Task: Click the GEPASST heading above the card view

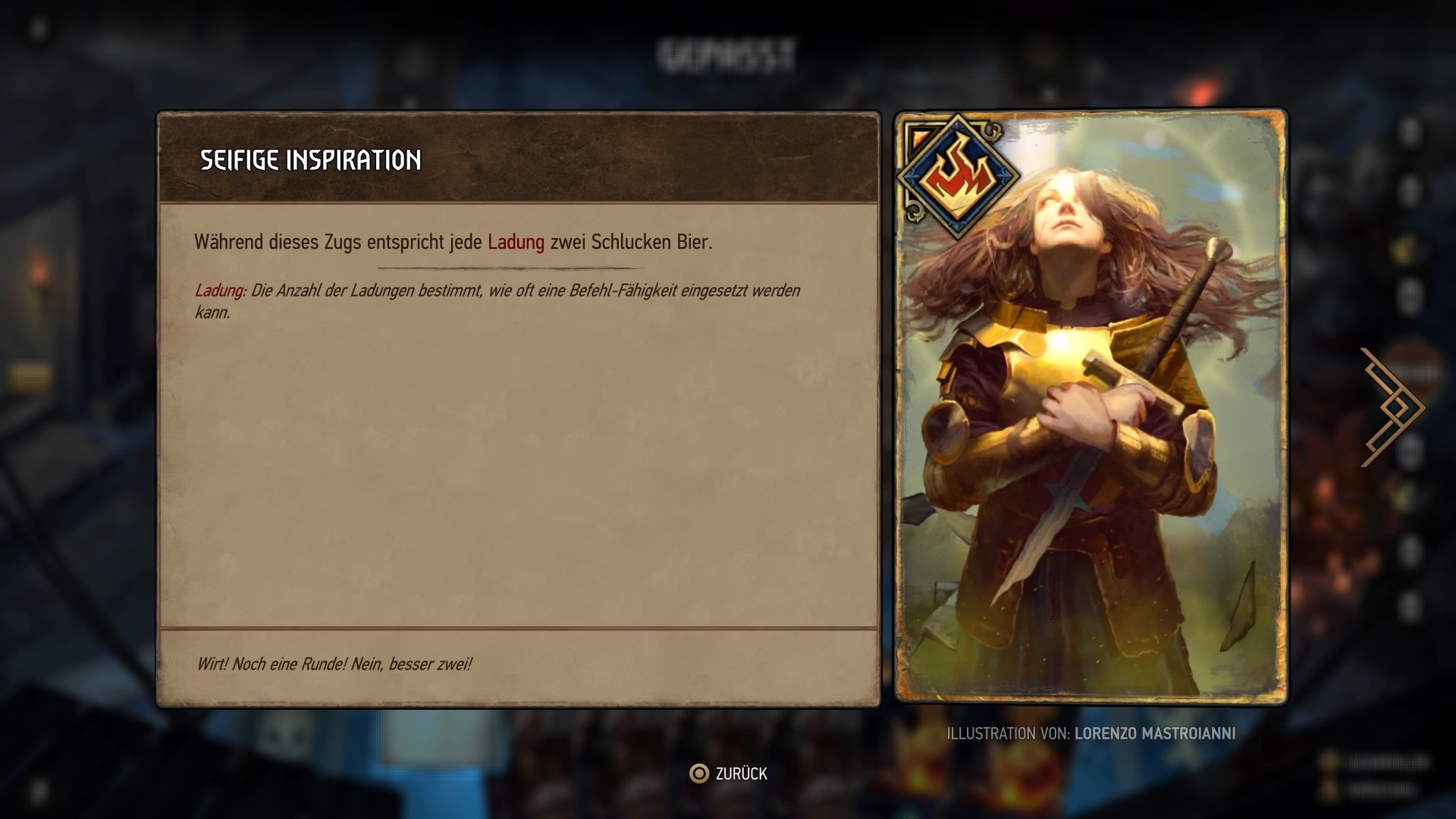Action: (x=730, y=52)
